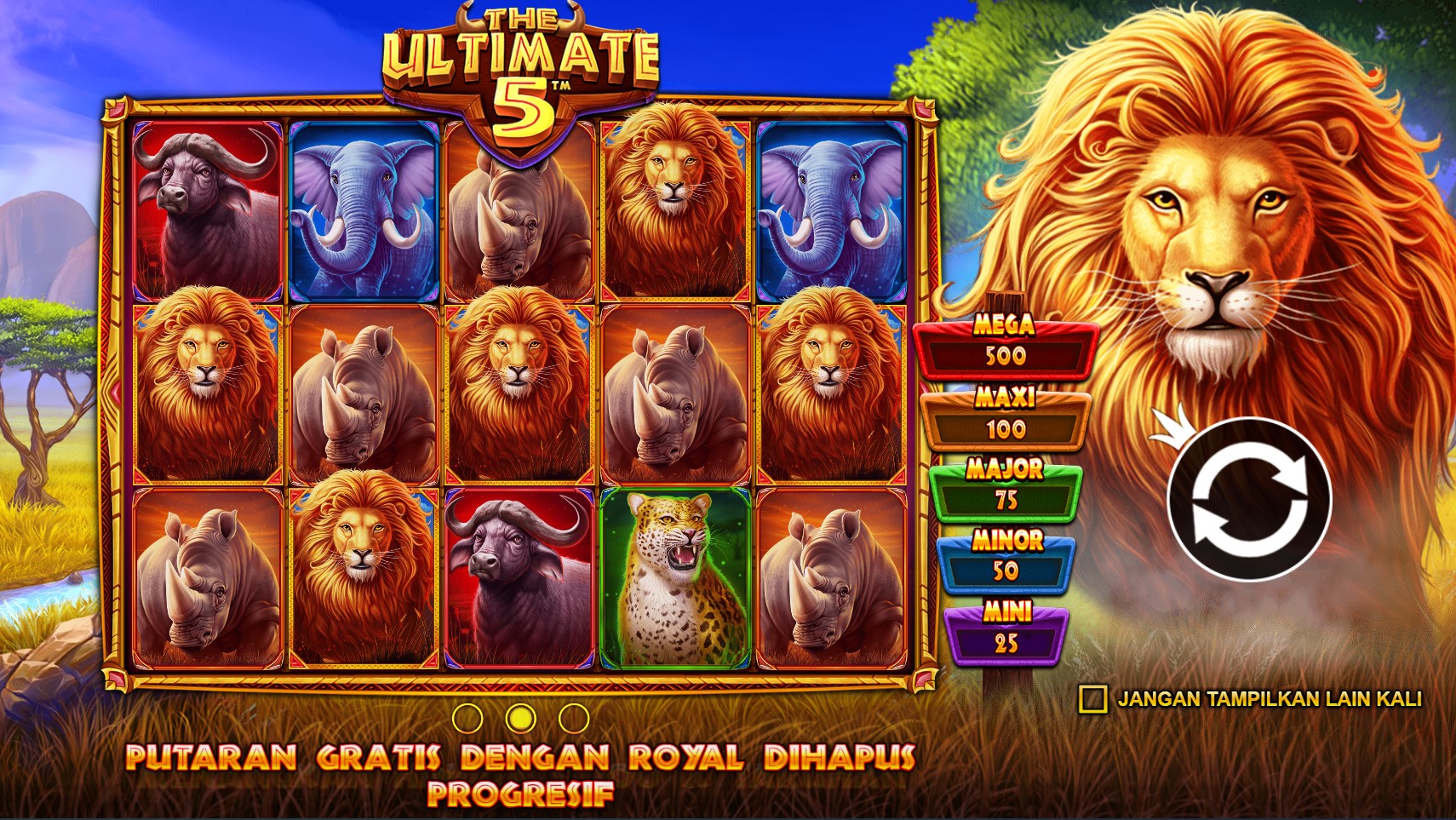Tick the Jangan Tampilkan Lain Kali checkbox
Screen dimensions: 1456x820
pos(1092,699)
